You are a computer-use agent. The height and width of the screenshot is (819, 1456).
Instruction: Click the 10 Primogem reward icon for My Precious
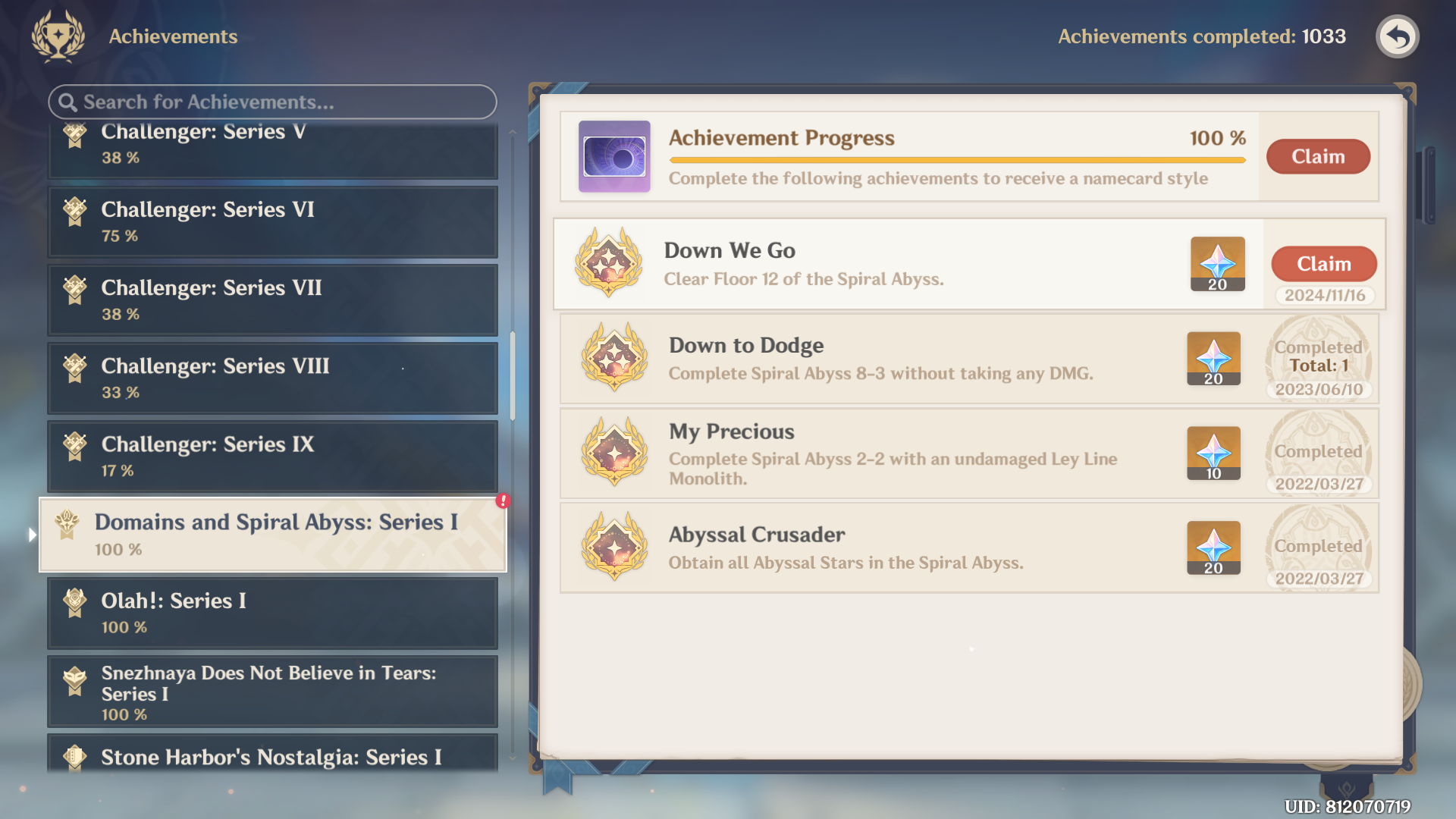pos(1213,453)
